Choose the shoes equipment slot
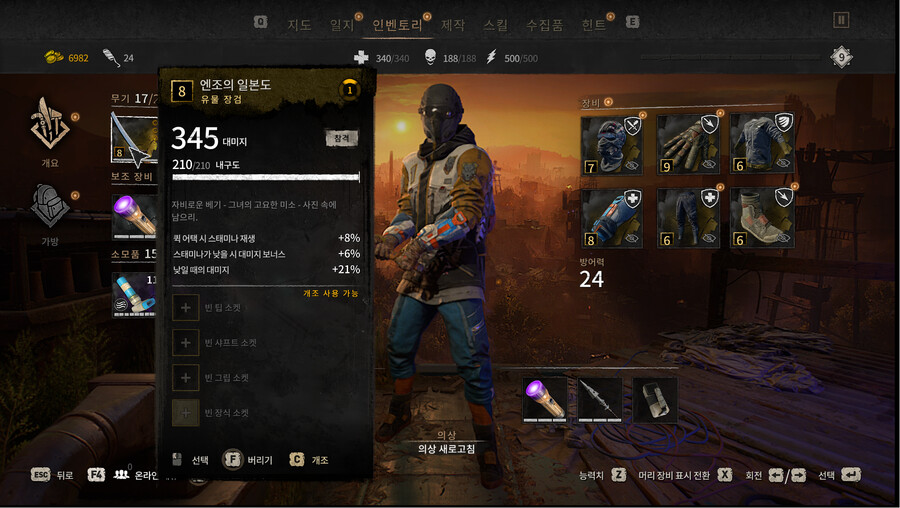The width and height of the screenshot is (900, 508). point(762,217)
